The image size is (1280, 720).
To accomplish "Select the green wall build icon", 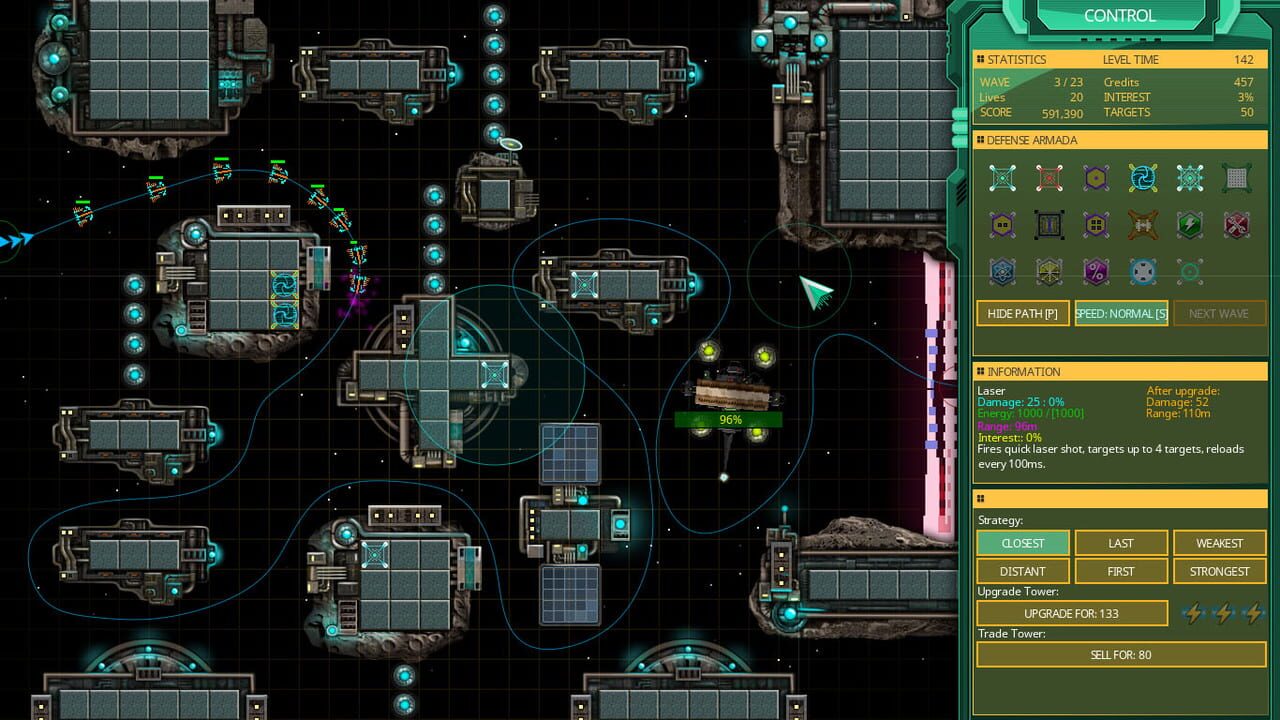I will coord(1237,177).
